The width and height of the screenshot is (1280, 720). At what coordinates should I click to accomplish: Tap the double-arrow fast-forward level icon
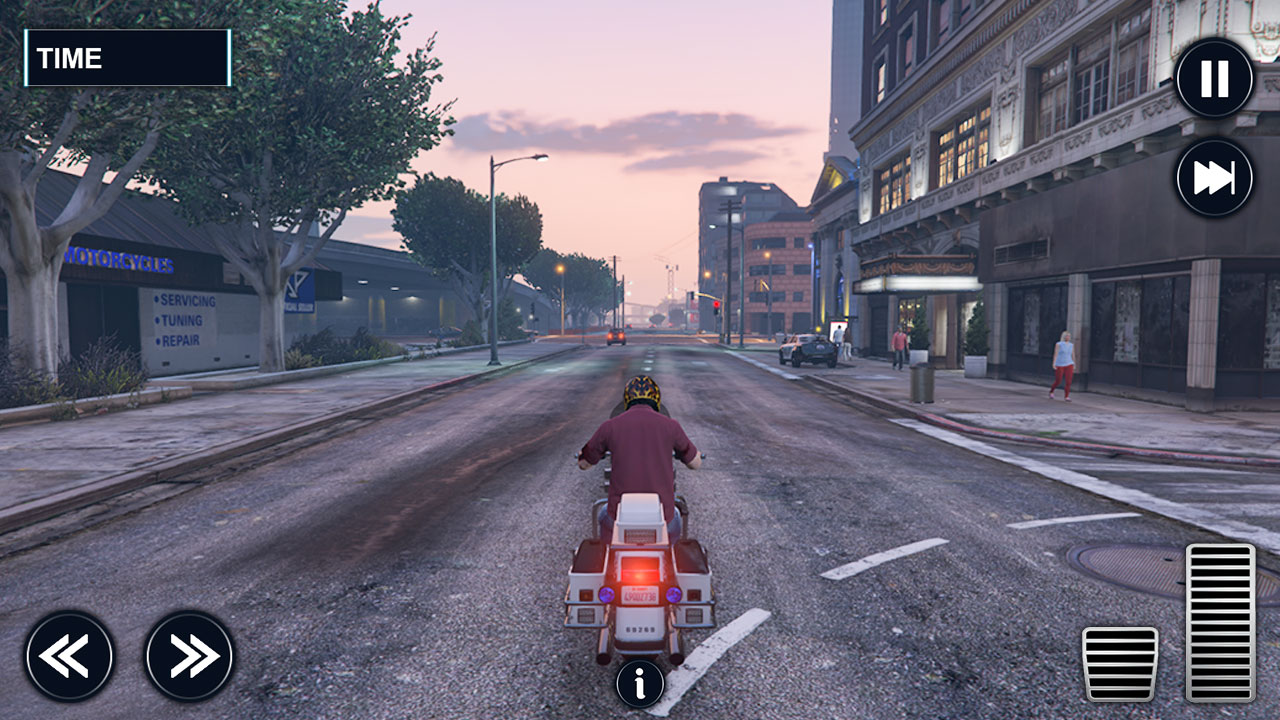click(x=1215, y=177)
